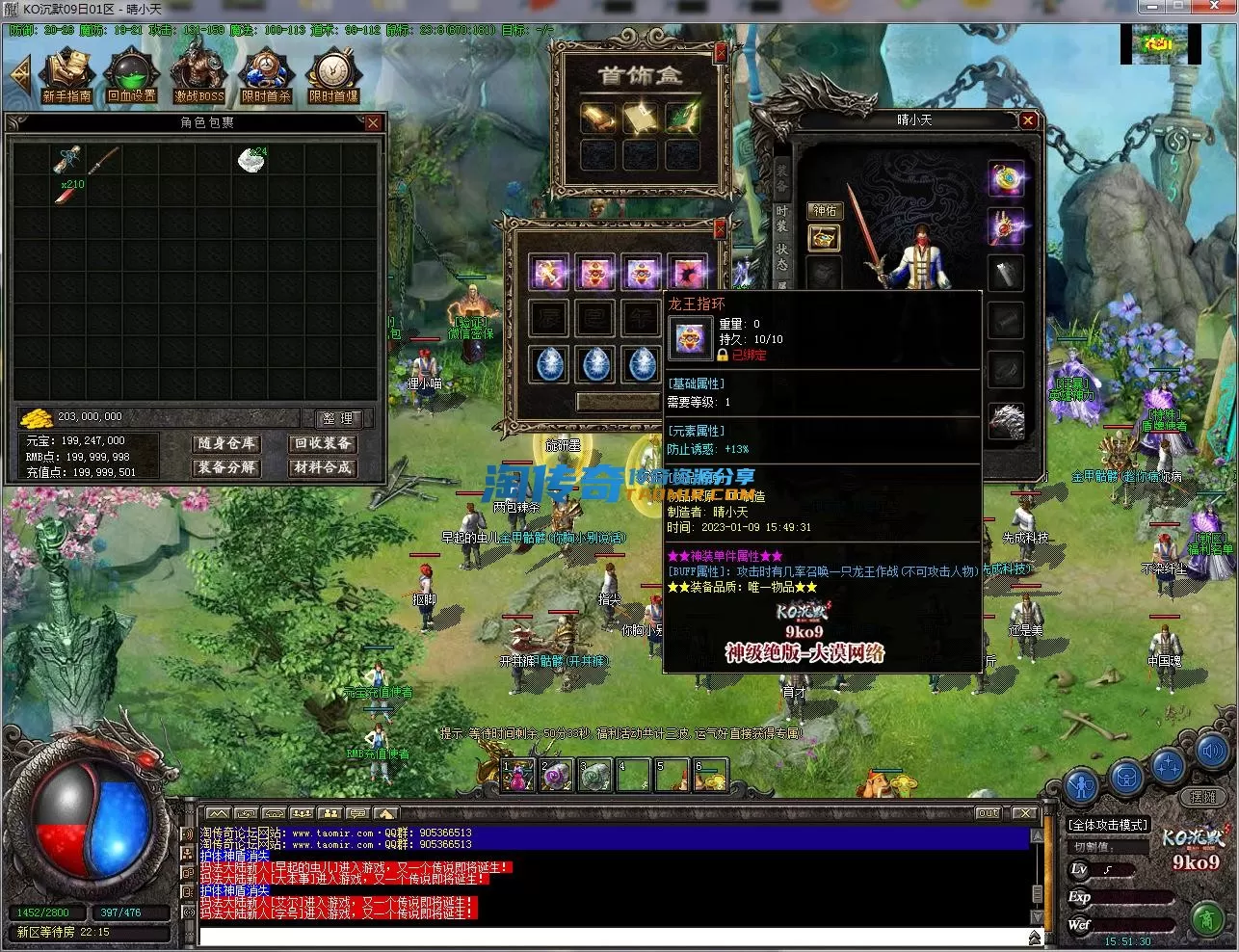This screenshot has width=1239, height=952.
Task: Close the 角色包裹 inventory window
Action: coord(373,123)
